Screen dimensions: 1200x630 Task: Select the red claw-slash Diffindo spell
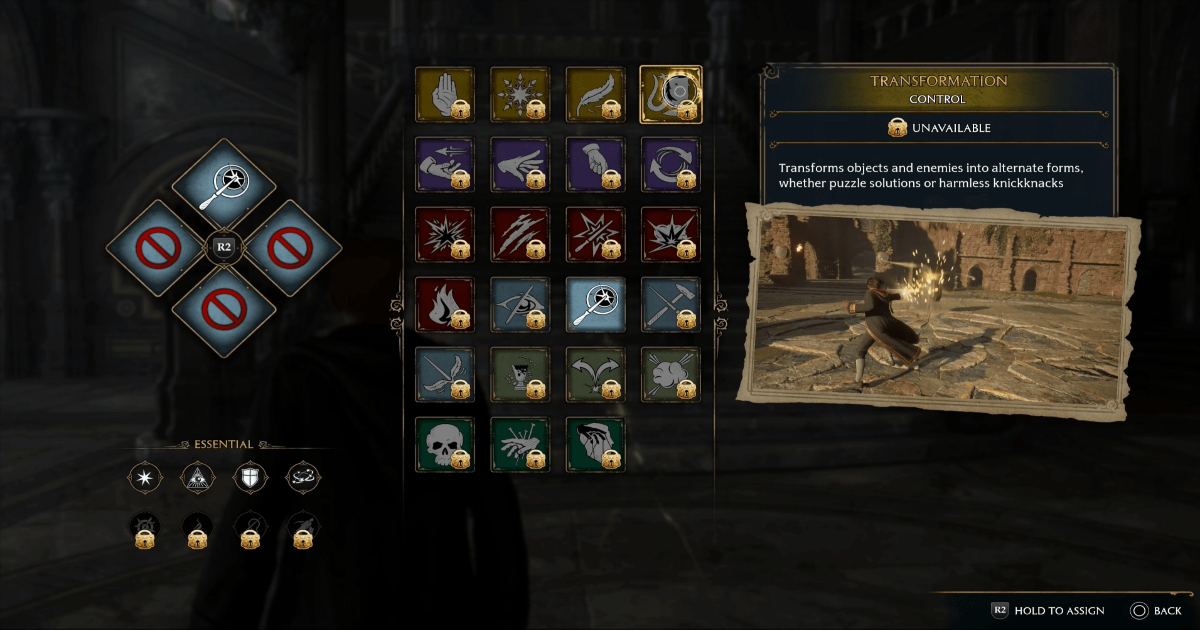520,234
